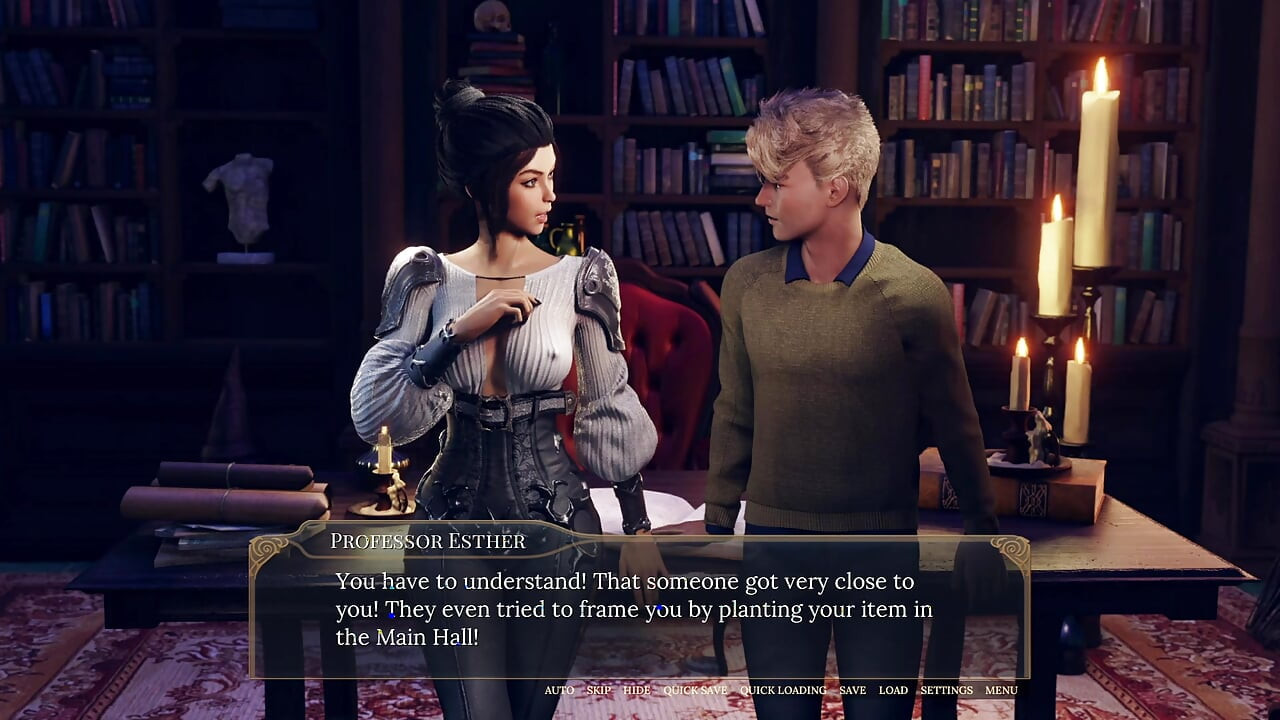Skip through the dialogue

(598, 690)
